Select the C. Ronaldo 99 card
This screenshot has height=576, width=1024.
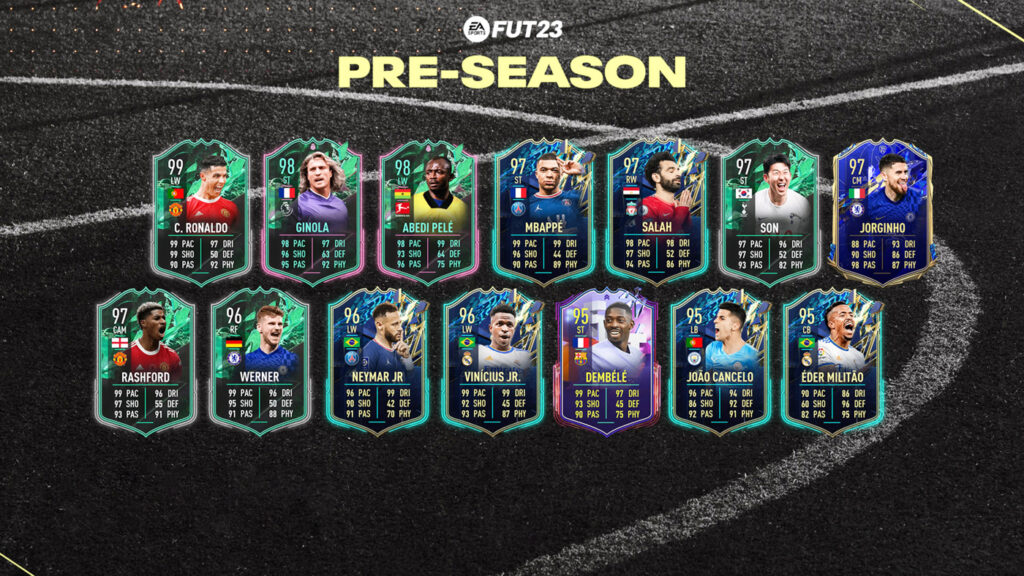(201, 211)
